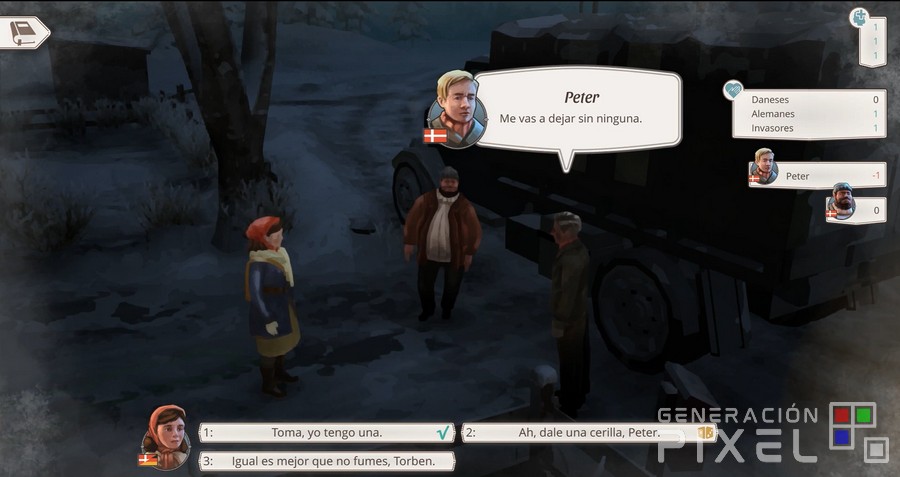This screenshot has width=900, height=477.
Task: Click Peter's relationship entry in side panel
Action: point(817,175)
